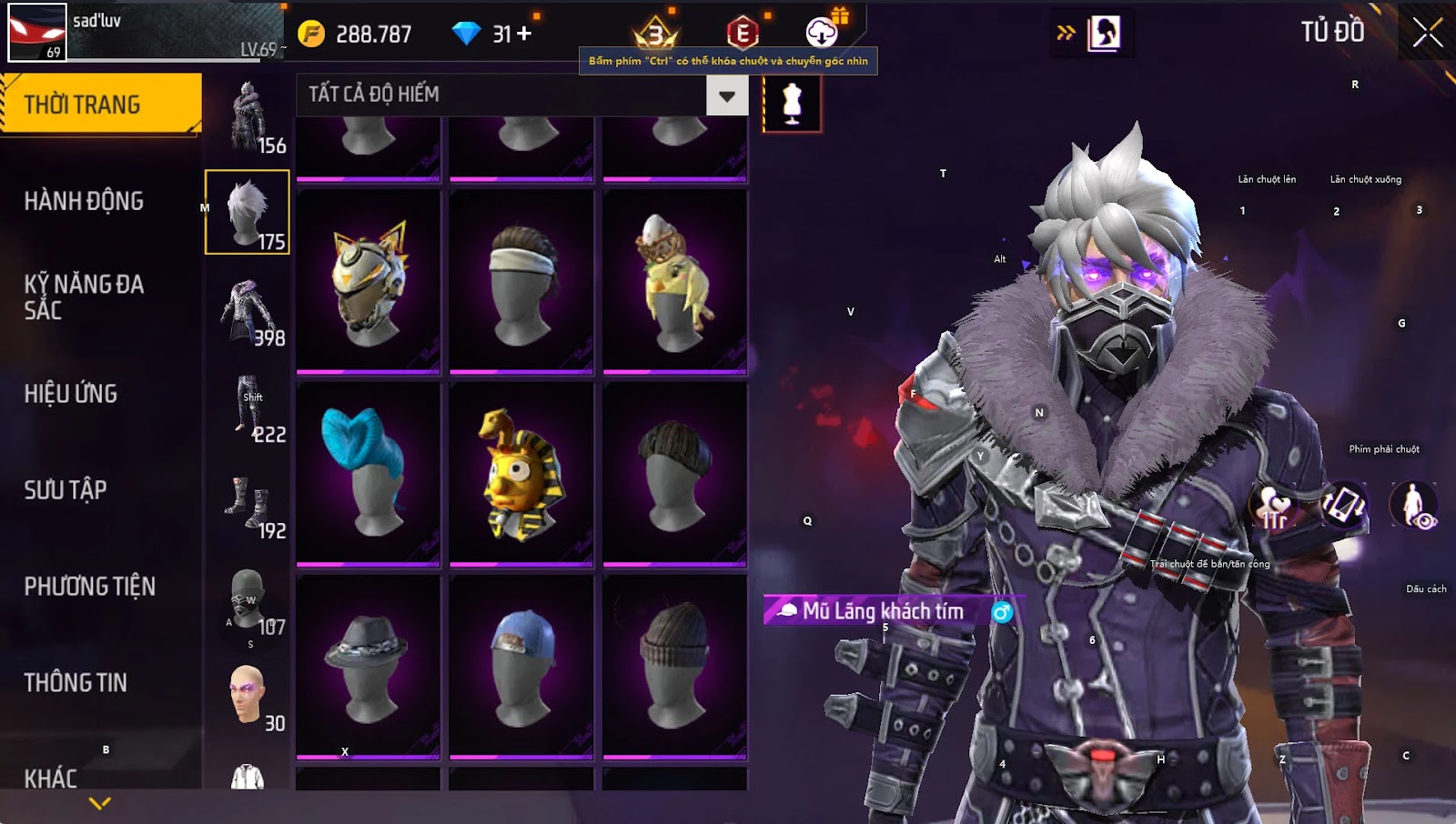Choose the full outfit subcategory showing 156
The width and height of the screenshot is (1456, 824).
pyautogui.click(x=248, y=116)
